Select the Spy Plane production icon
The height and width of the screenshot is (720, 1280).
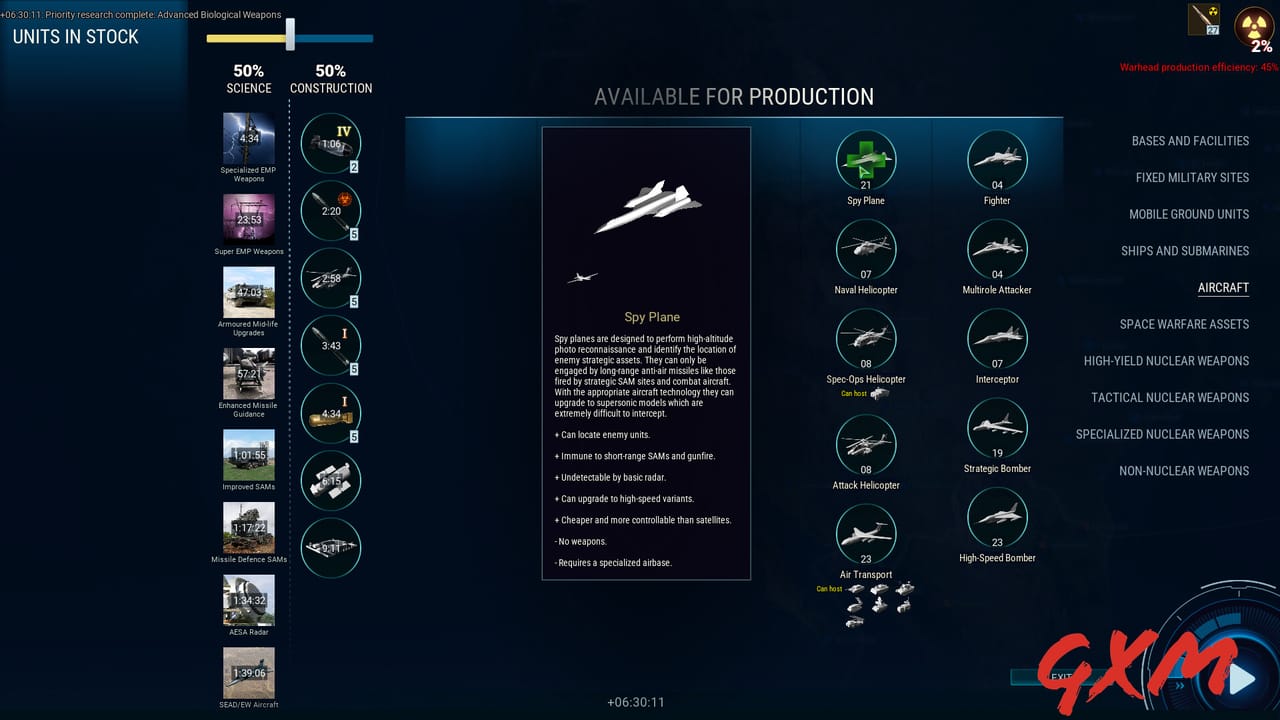coord(866,159)
